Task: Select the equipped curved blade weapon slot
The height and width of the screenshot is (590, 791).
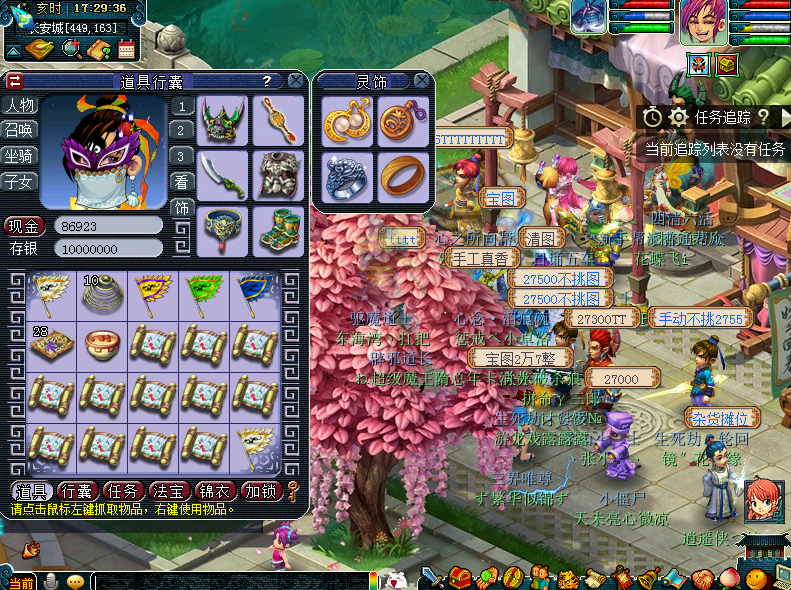Action: (222, 175)
